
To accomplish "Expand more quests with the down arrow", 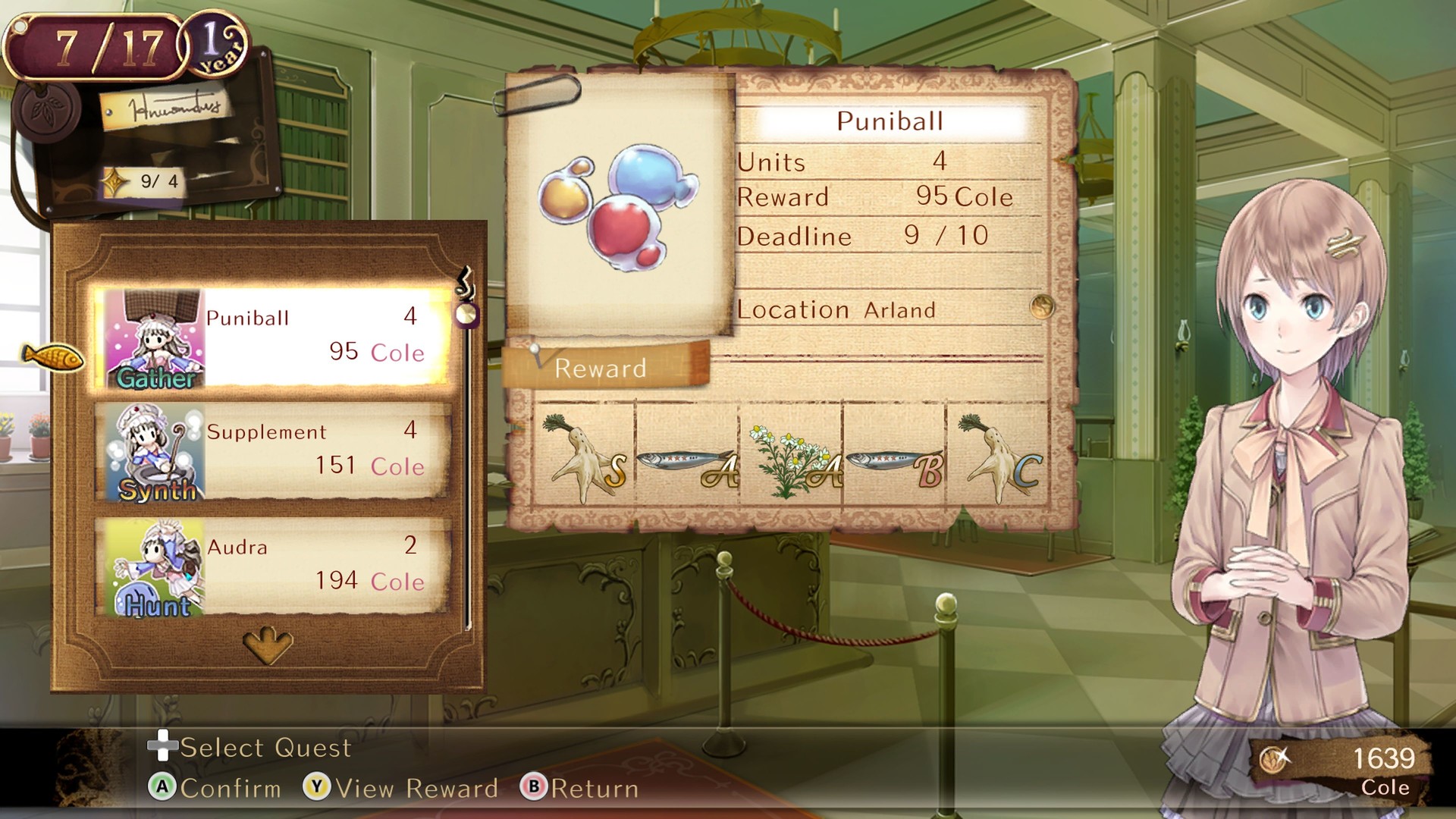I will 267,644.
